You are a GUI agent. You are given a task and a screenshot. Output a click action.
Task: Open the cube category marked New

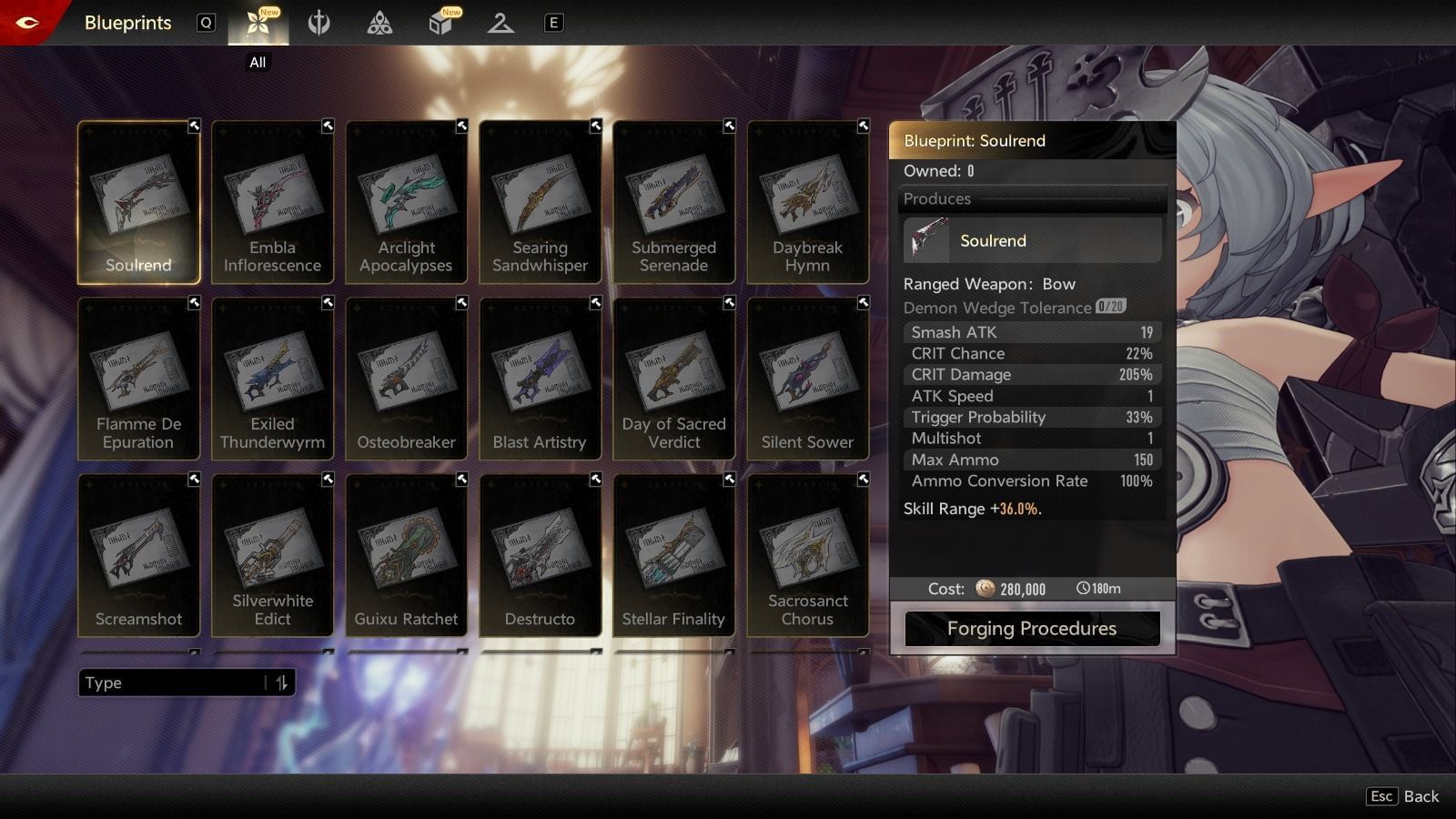440,23
